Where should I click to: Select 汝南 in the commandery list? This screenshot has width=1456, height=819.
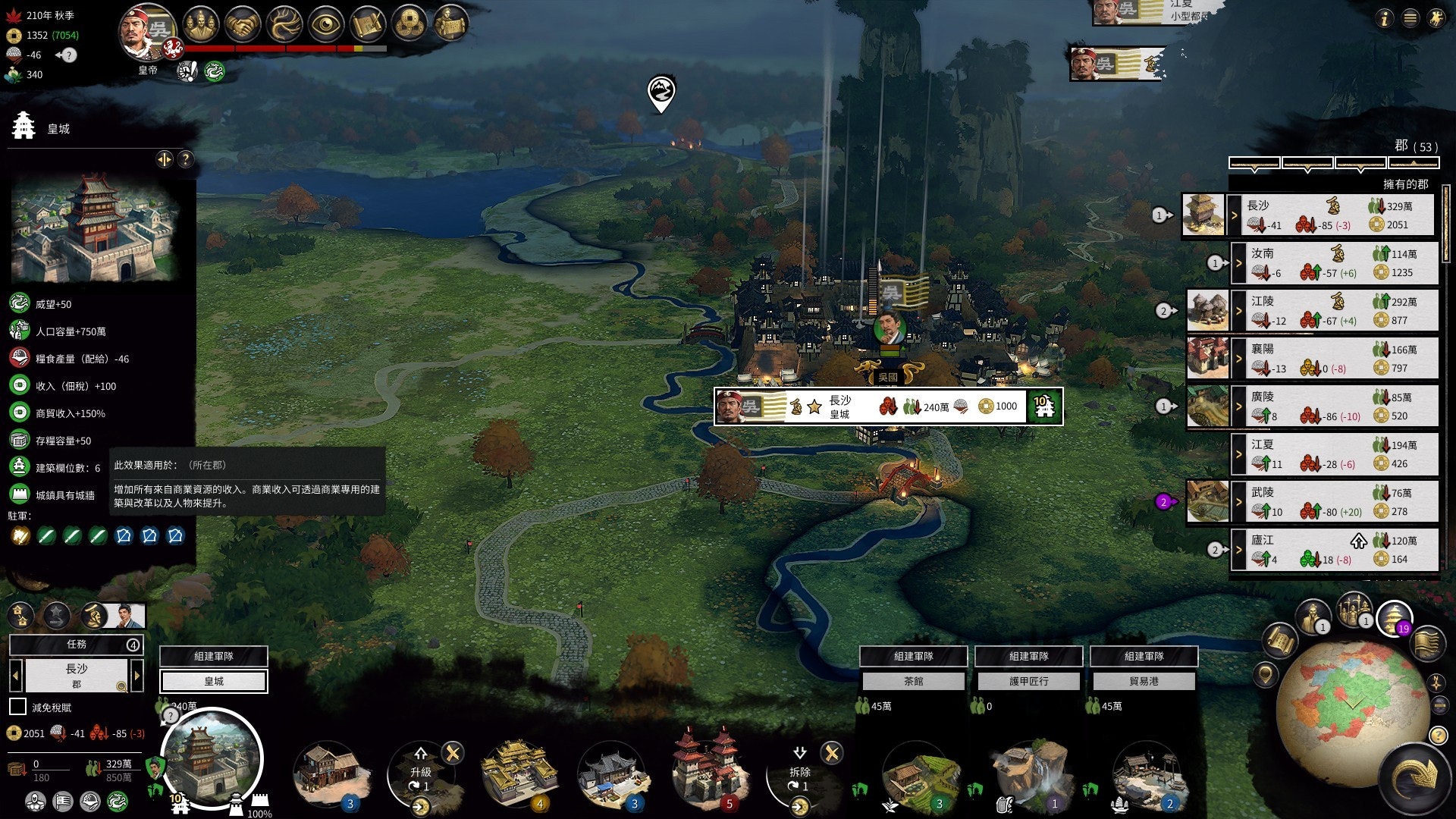[1335, 263]
